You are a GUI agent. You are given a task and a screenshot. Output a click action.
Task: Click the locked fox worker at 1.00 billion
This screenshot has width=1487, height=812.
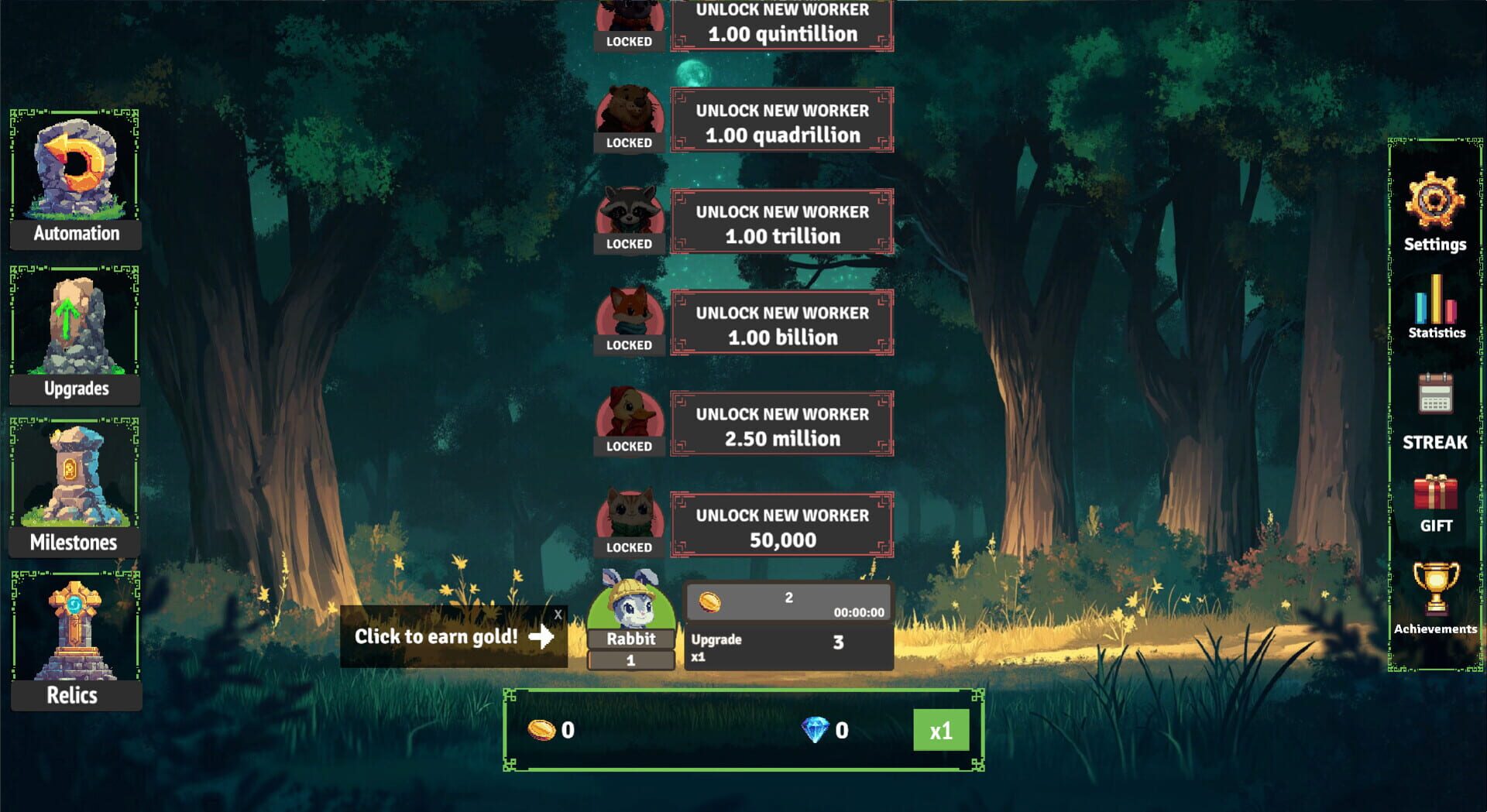(x=781, y=324)
